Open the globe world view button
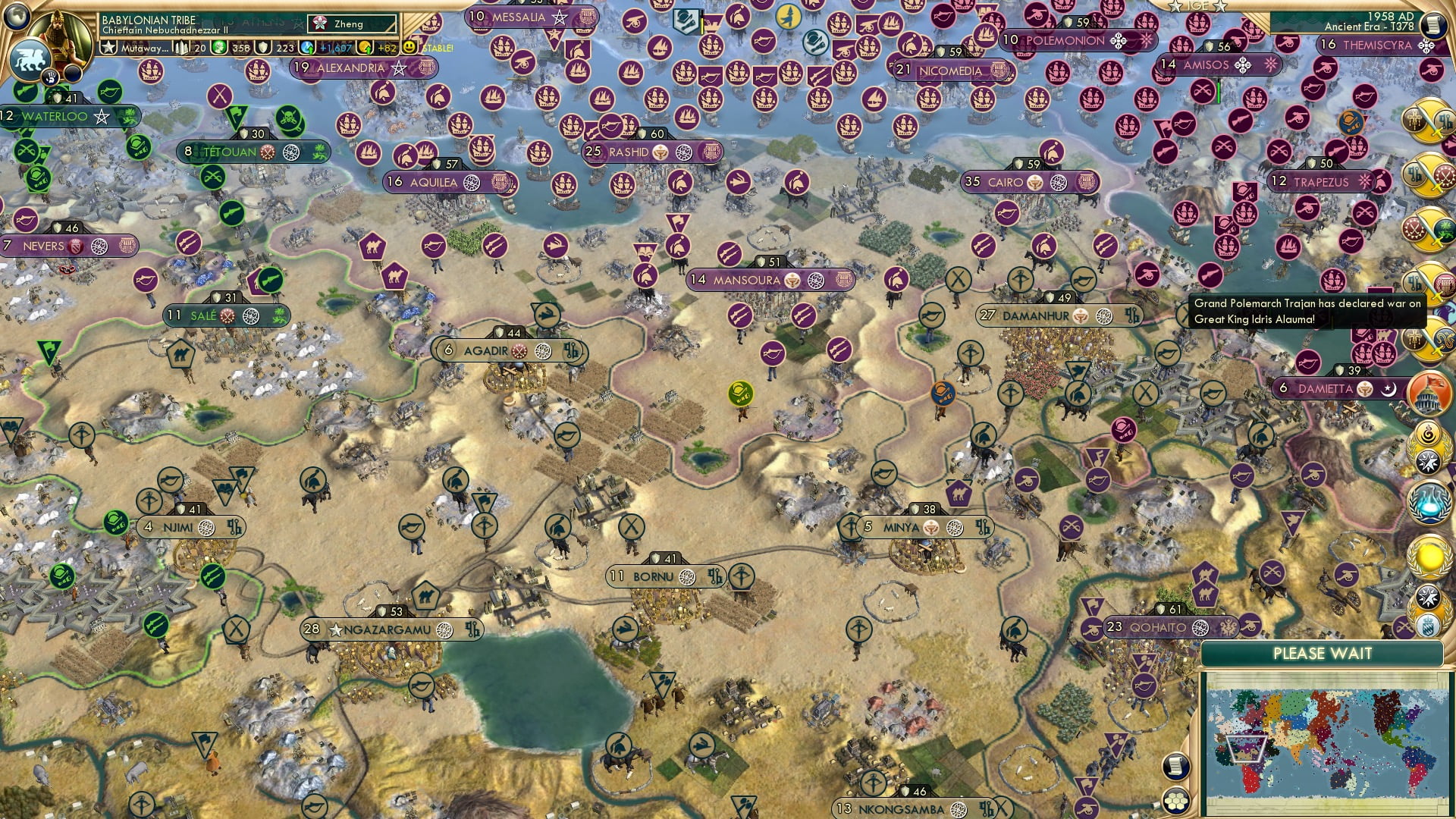Screen dimensions: 1456x819 [x=17, y=14]
